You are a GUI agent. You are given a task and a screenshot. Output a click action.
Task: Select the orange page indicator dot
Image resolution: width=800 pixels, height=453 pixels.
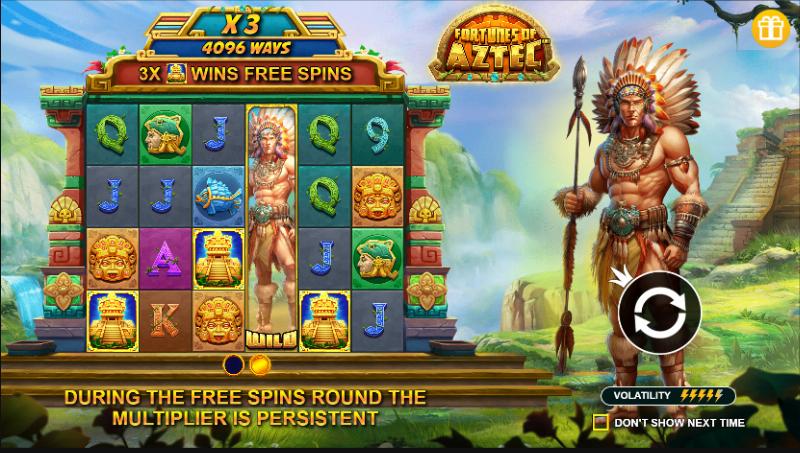259,364
